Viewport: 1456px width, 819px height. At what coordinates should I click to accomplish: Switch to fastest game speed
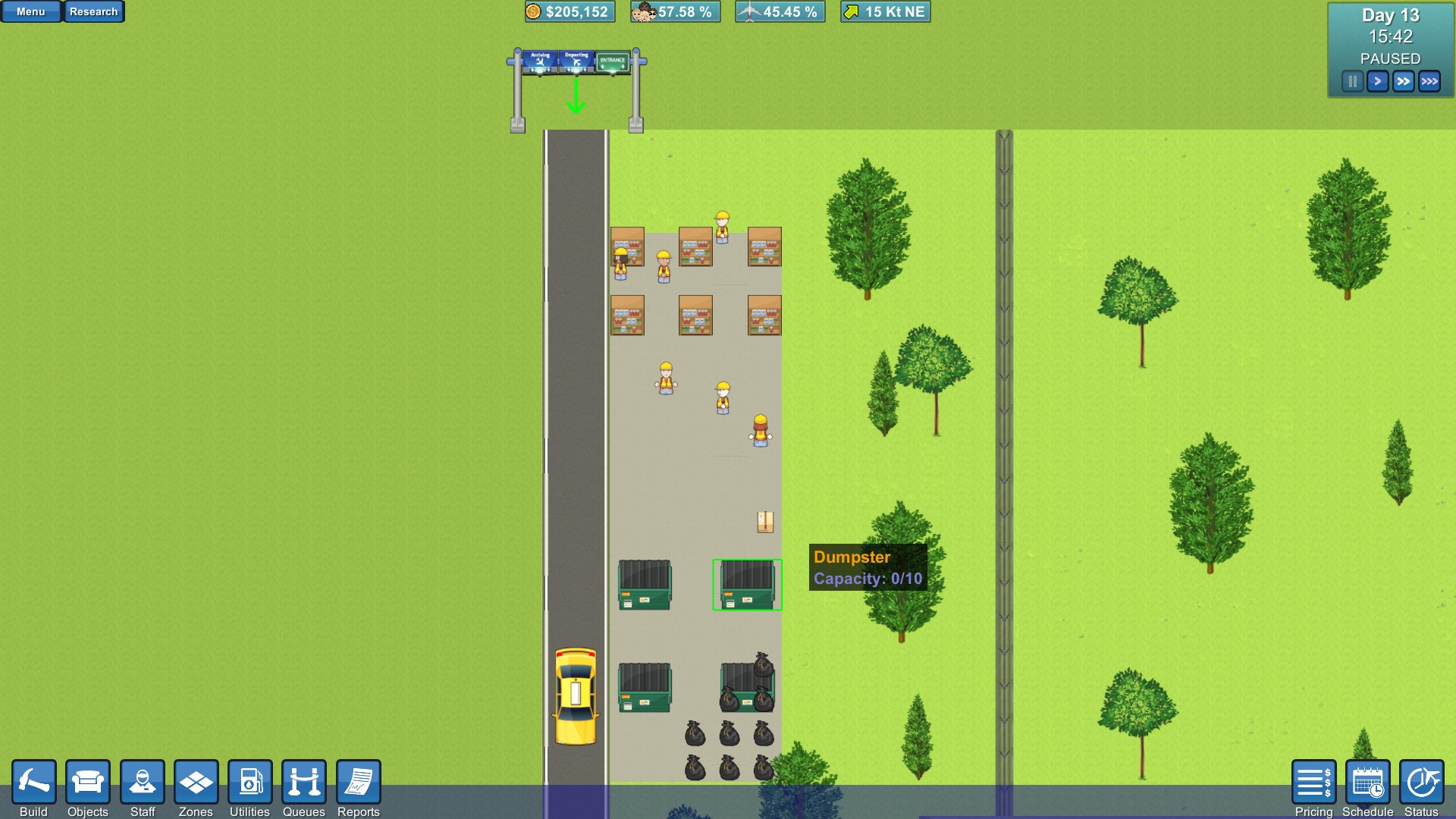pos(1429,80)
